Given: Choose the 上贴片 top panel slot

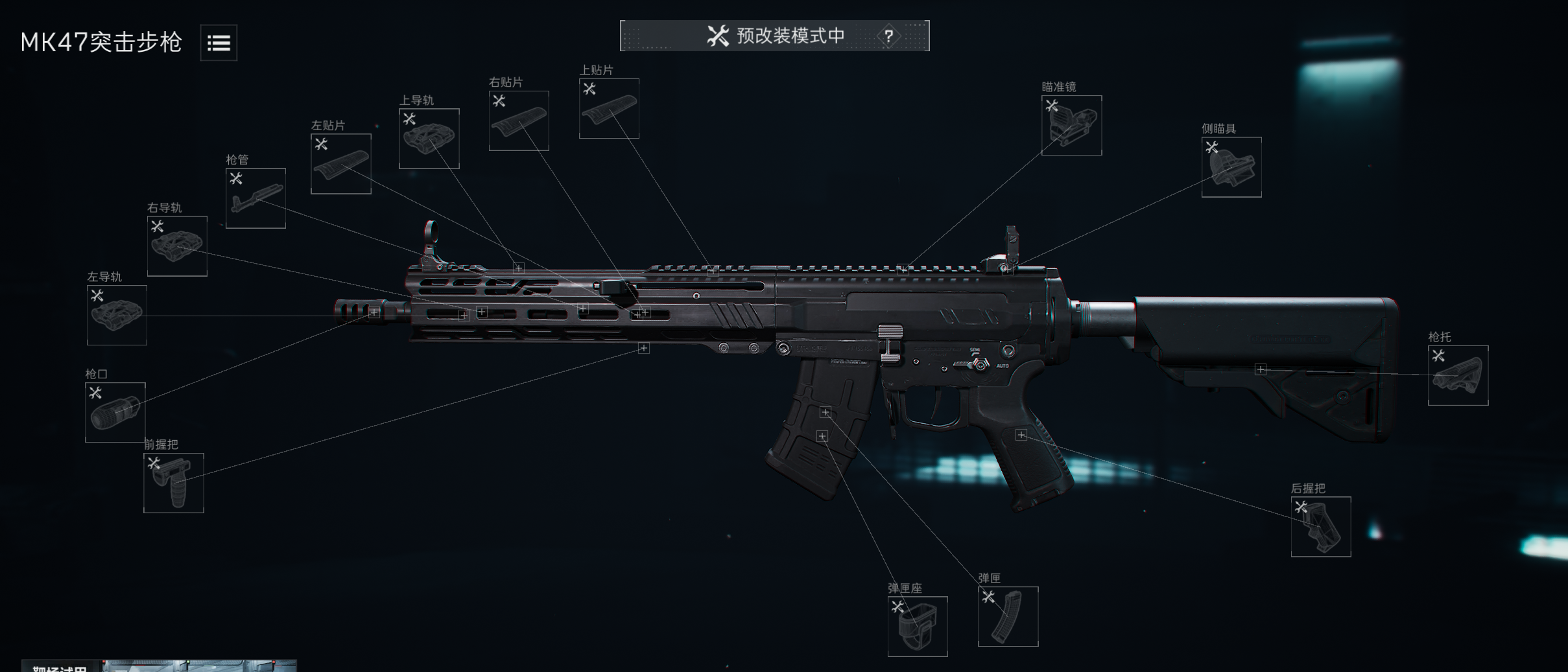Looking at the screenshot, I should [x=609, y=109].
